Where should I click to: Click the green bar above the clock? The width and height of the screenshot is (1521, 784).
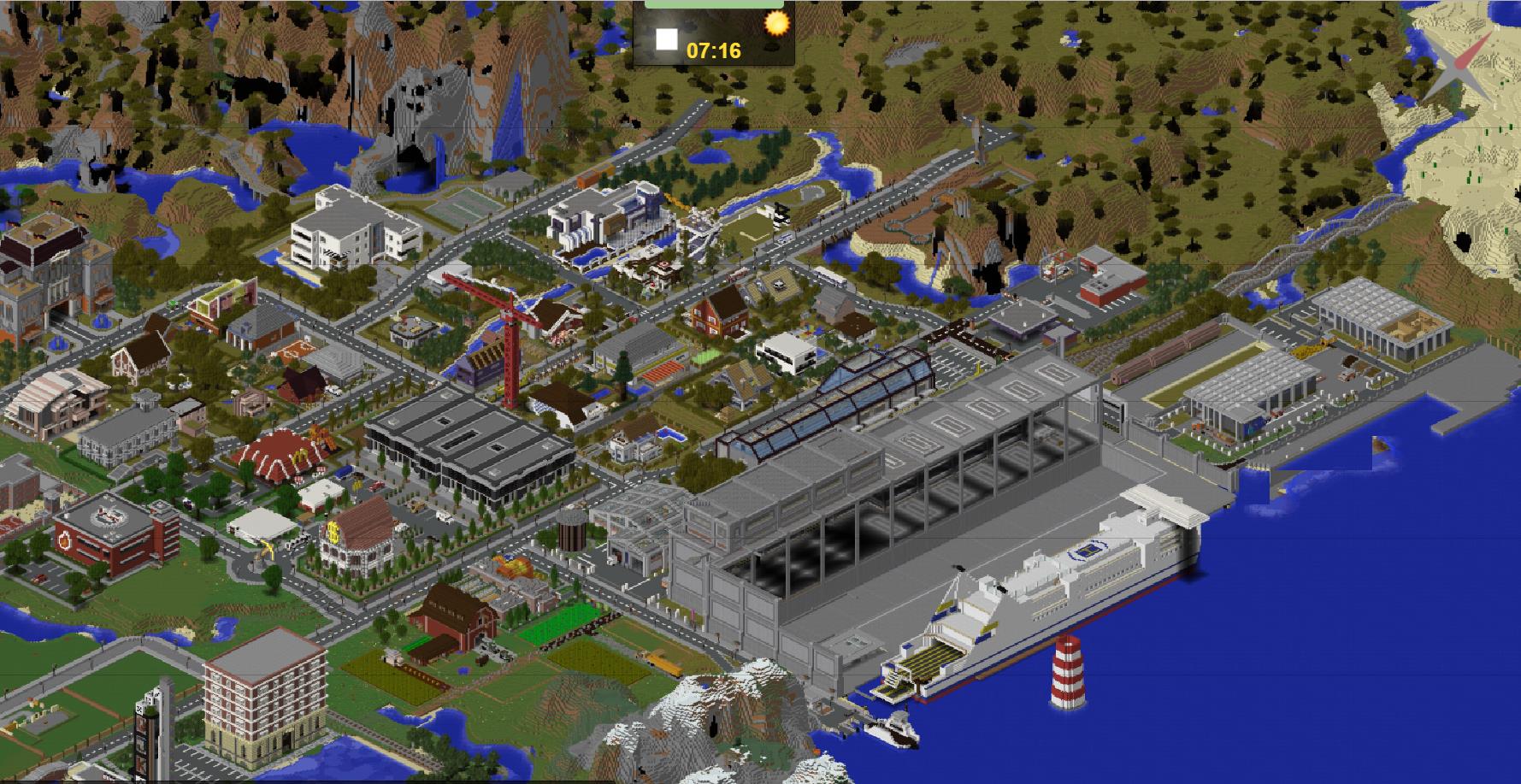coord(714,3)
